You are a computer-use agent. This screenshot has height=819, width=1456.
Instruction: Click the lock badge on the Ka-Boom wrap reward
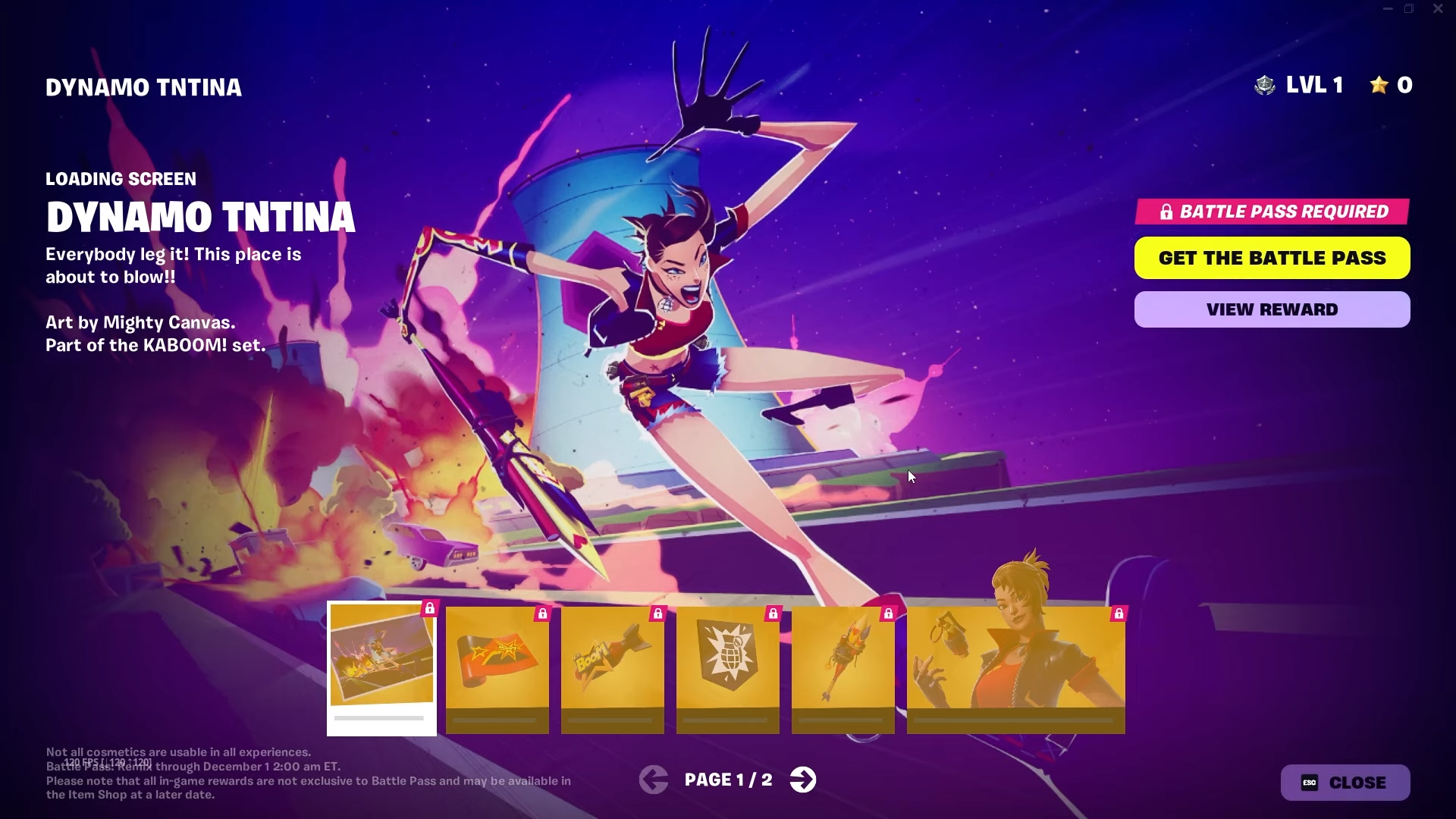point(542,614)
